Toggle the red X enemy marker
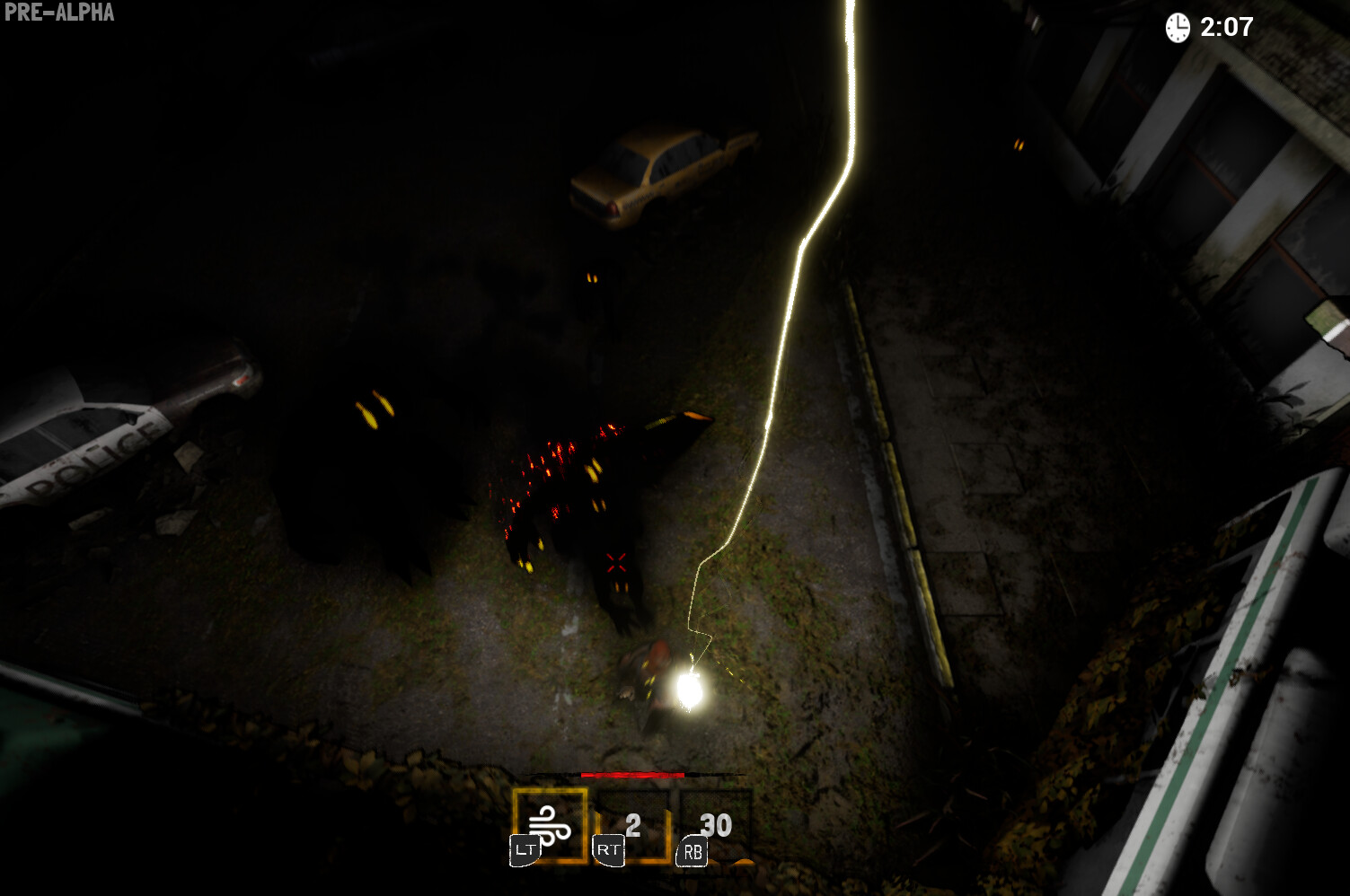Screen dimensions: 1350x896 coord(614,562)
